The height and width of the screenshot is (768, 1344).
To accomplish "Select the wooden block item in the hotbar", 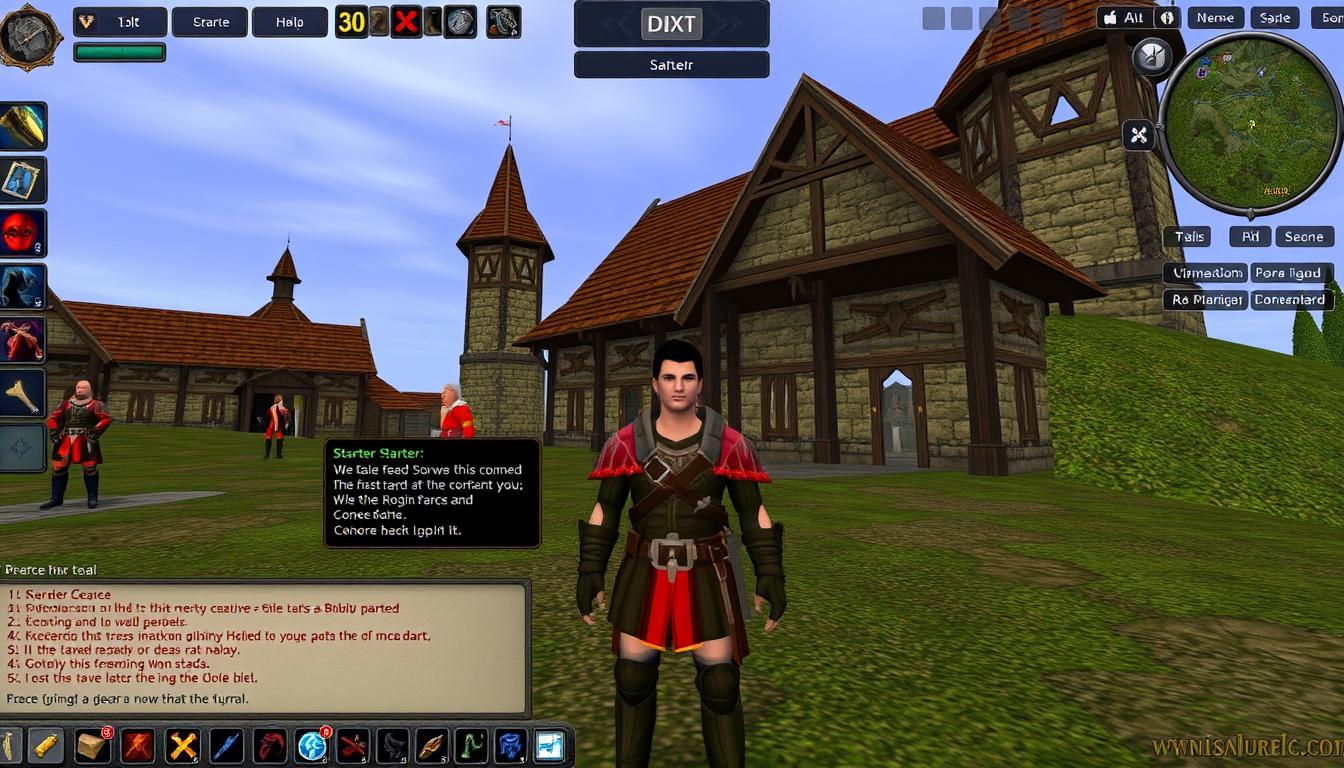I will pos(93,745).
